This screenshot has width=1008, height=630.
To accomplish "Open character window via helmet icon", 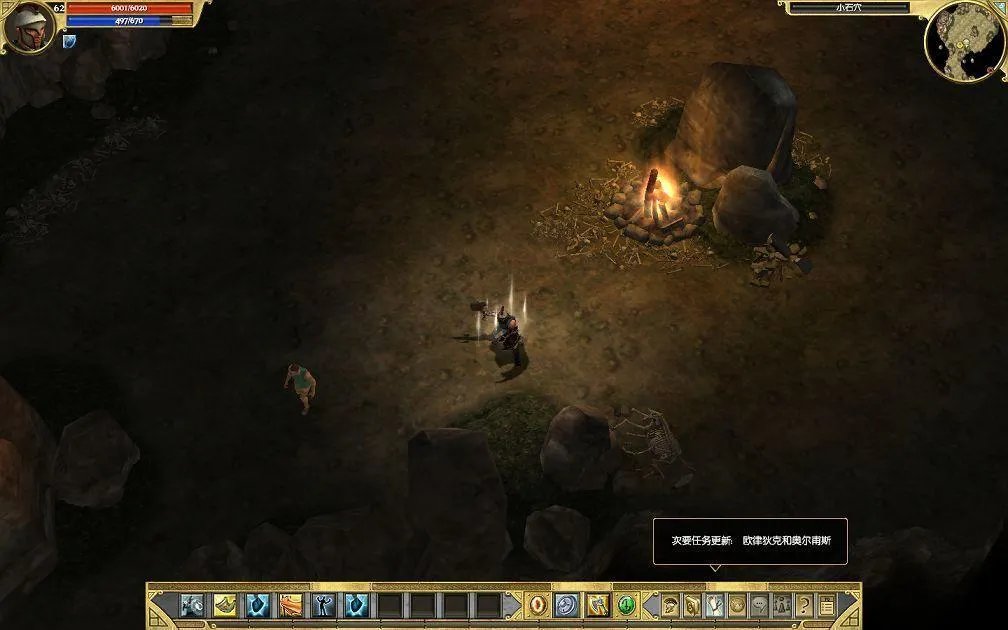I will coord(669,605).
